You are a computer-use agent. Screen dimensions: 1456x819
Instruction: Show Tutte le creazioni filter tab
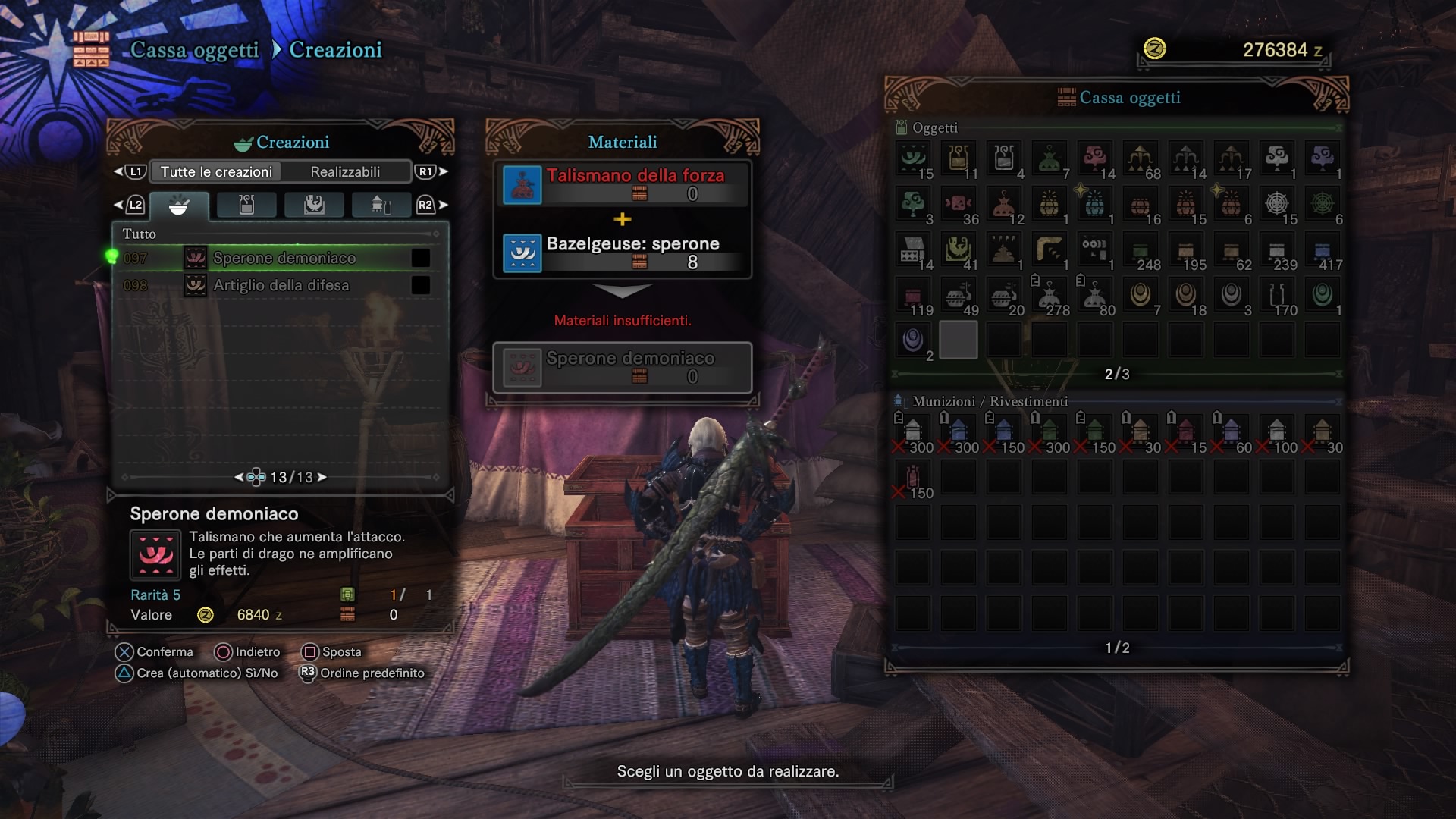[x=216, y=172]
